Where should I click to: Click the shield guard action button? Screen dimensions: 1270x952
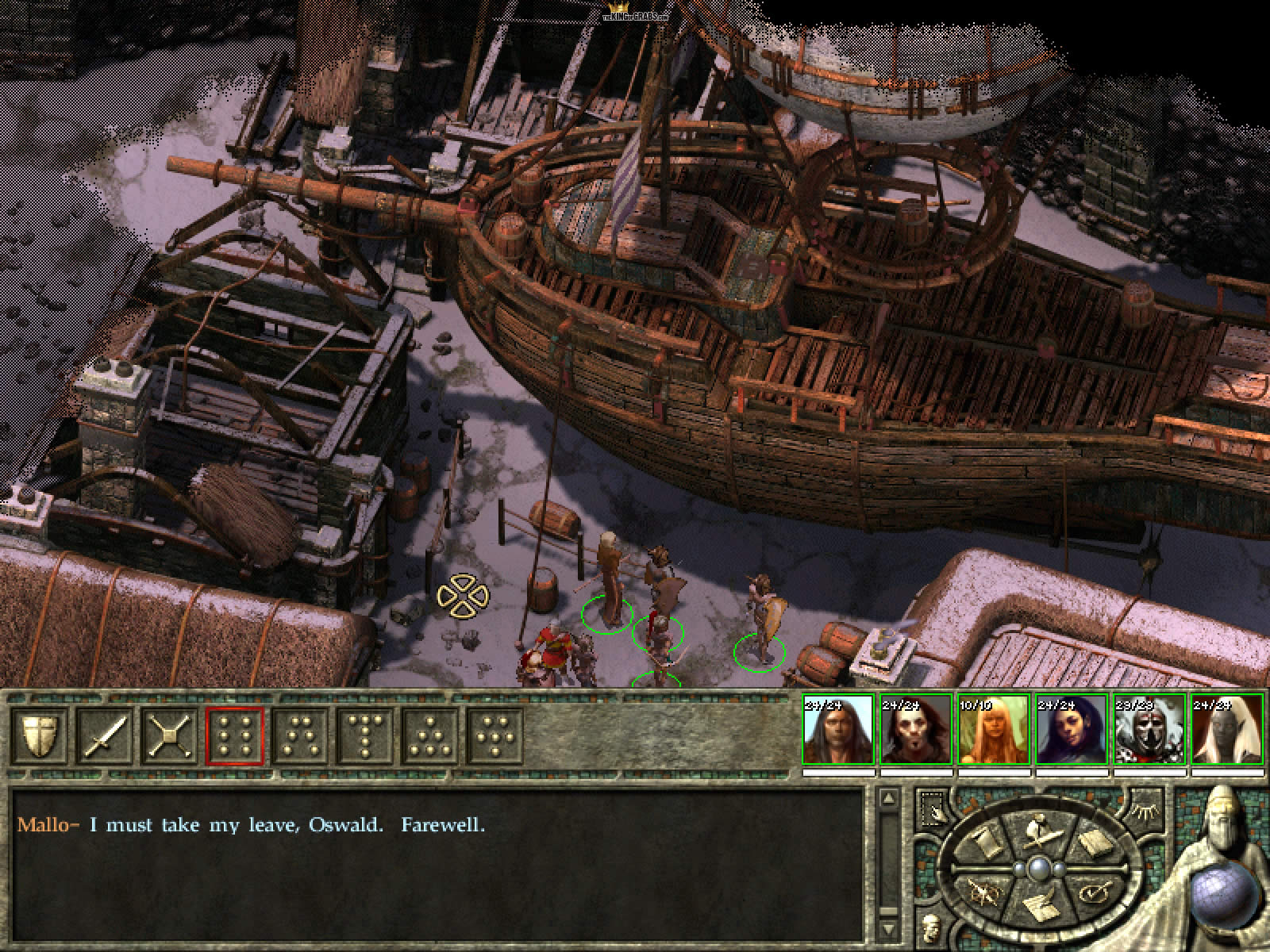click(x=39, y=735)
